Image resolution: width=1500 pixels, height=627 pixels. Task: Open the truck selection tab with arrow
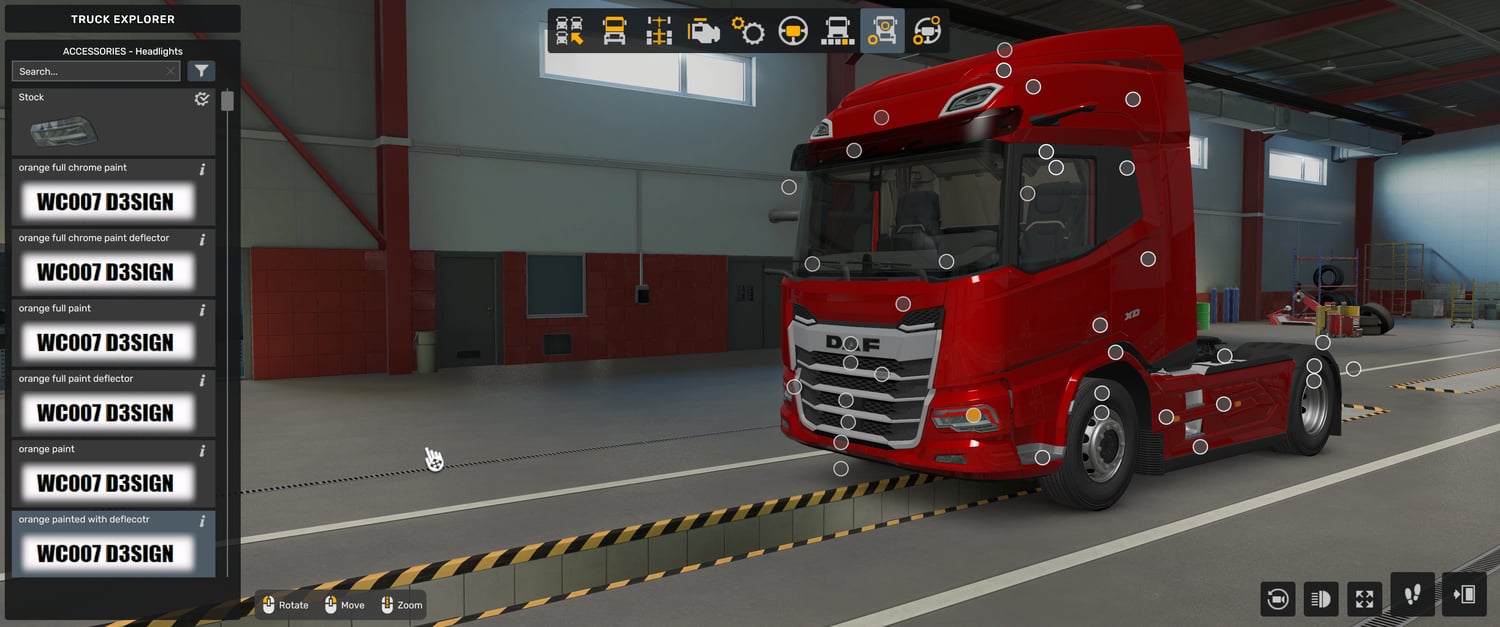coord(570,31)
